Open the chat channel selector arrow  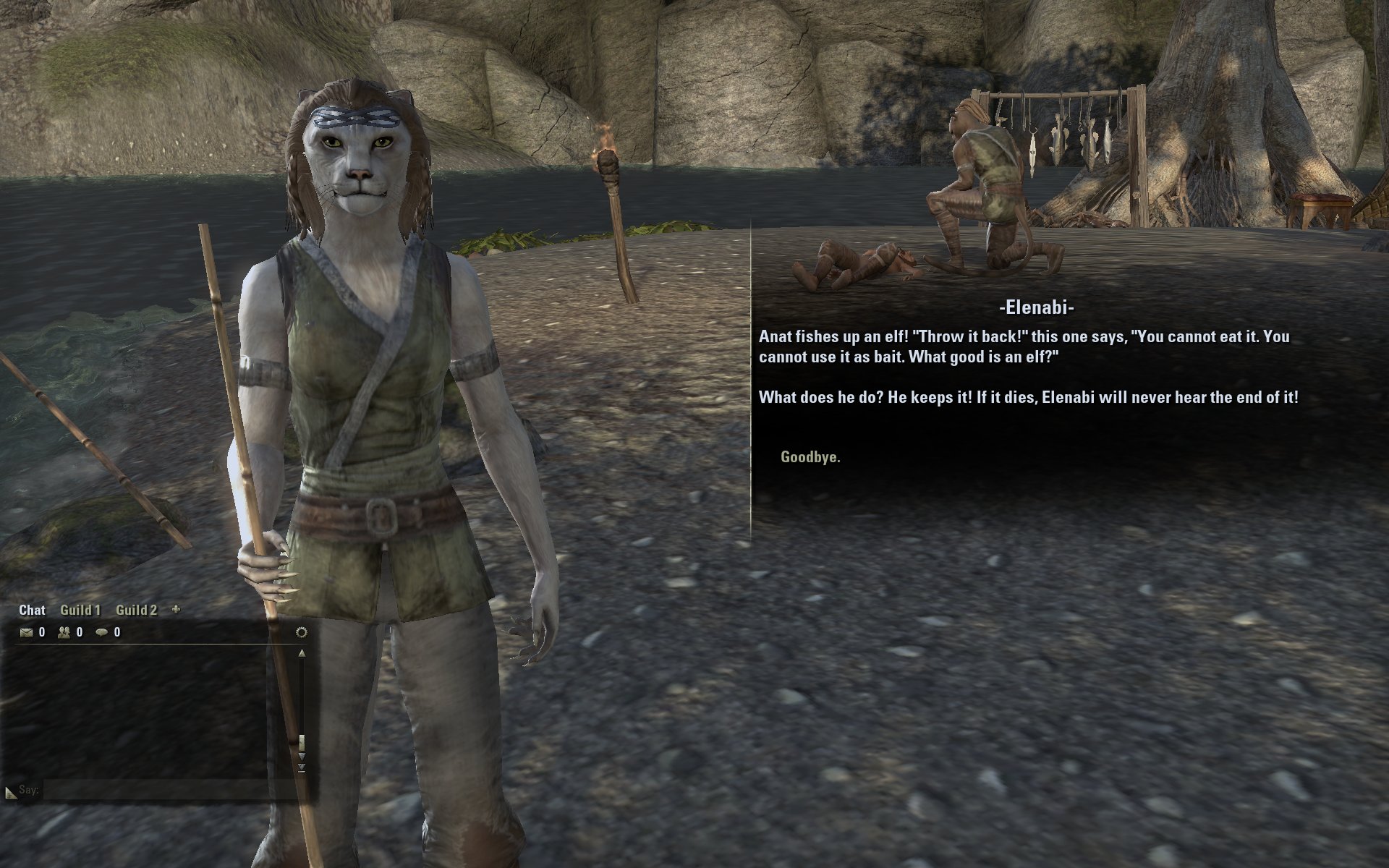10,793
